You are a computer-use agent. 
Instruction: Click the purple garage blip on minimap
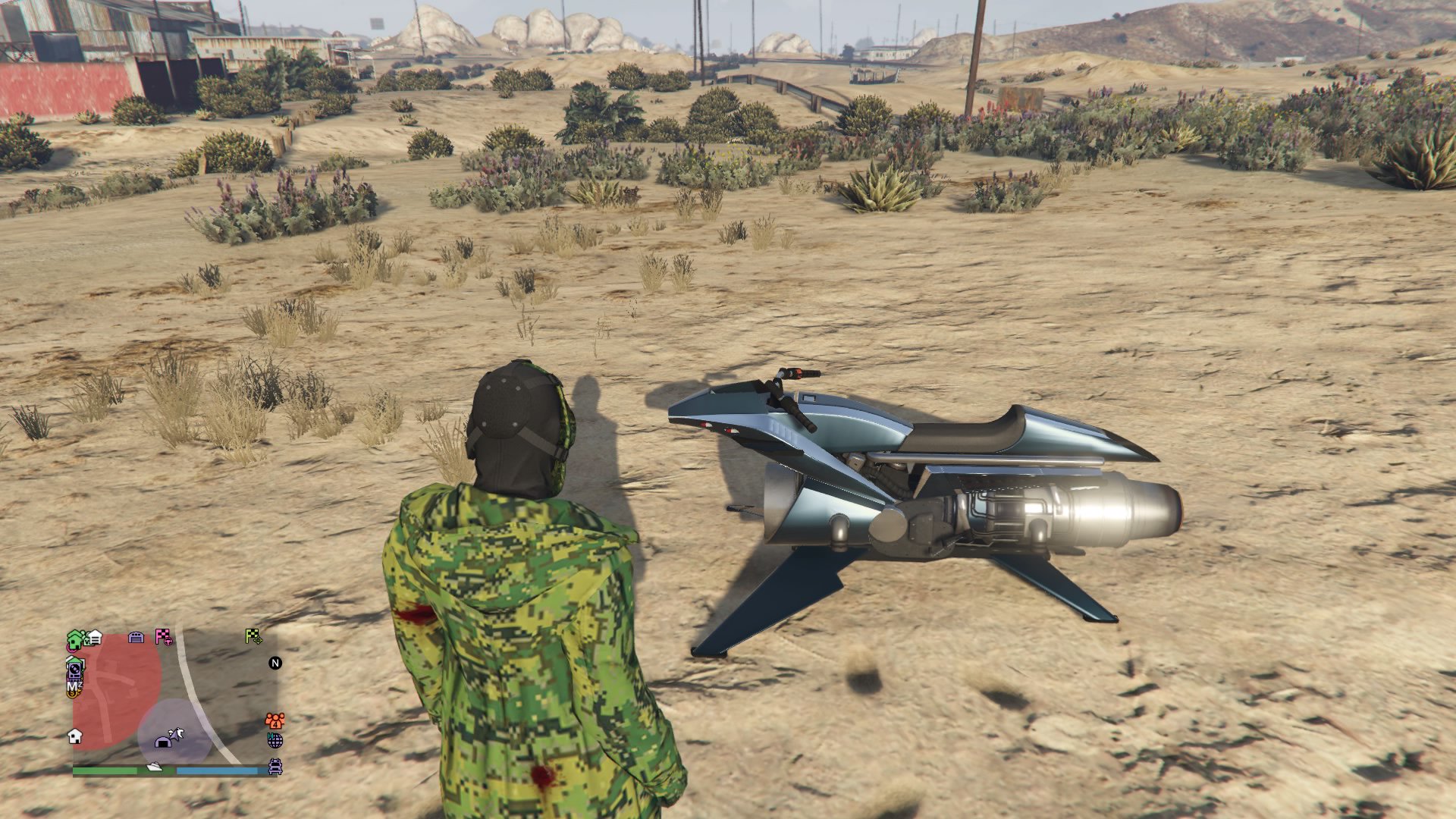point(135,639)
